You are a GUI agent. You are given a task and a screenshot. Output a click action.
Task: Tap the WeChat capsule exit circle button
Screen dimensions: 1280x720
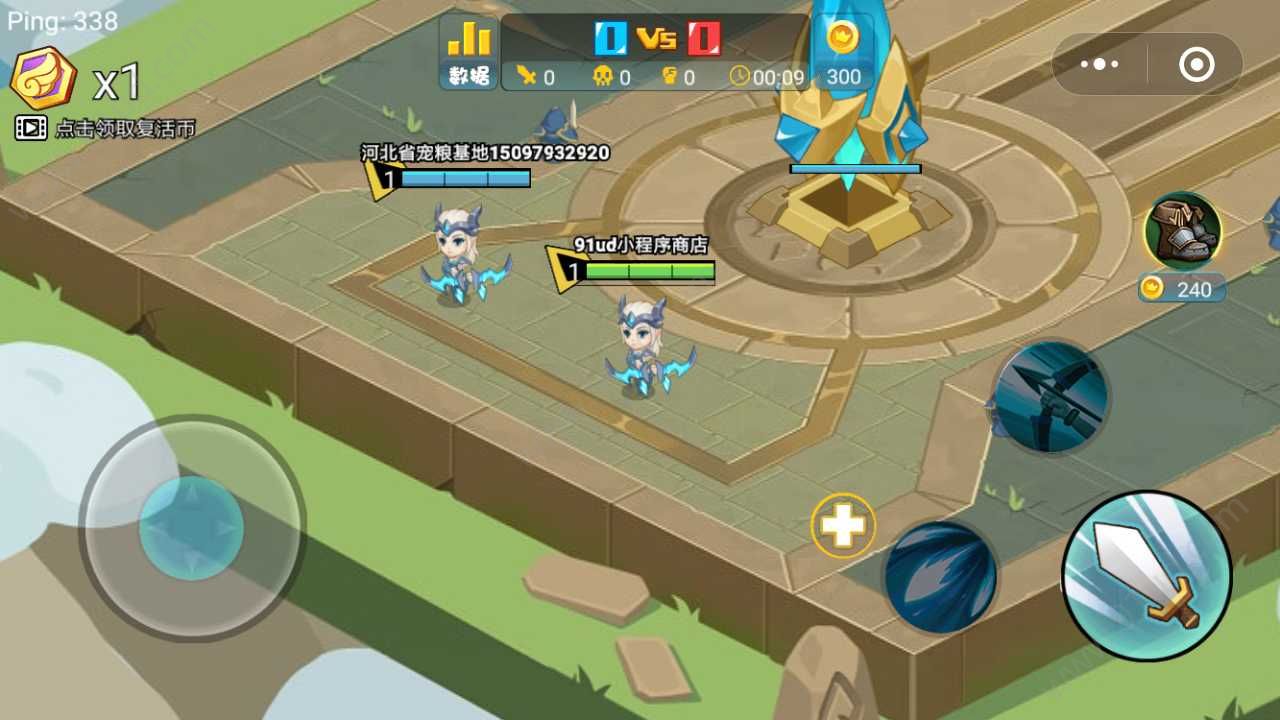tap(1196, 63)
